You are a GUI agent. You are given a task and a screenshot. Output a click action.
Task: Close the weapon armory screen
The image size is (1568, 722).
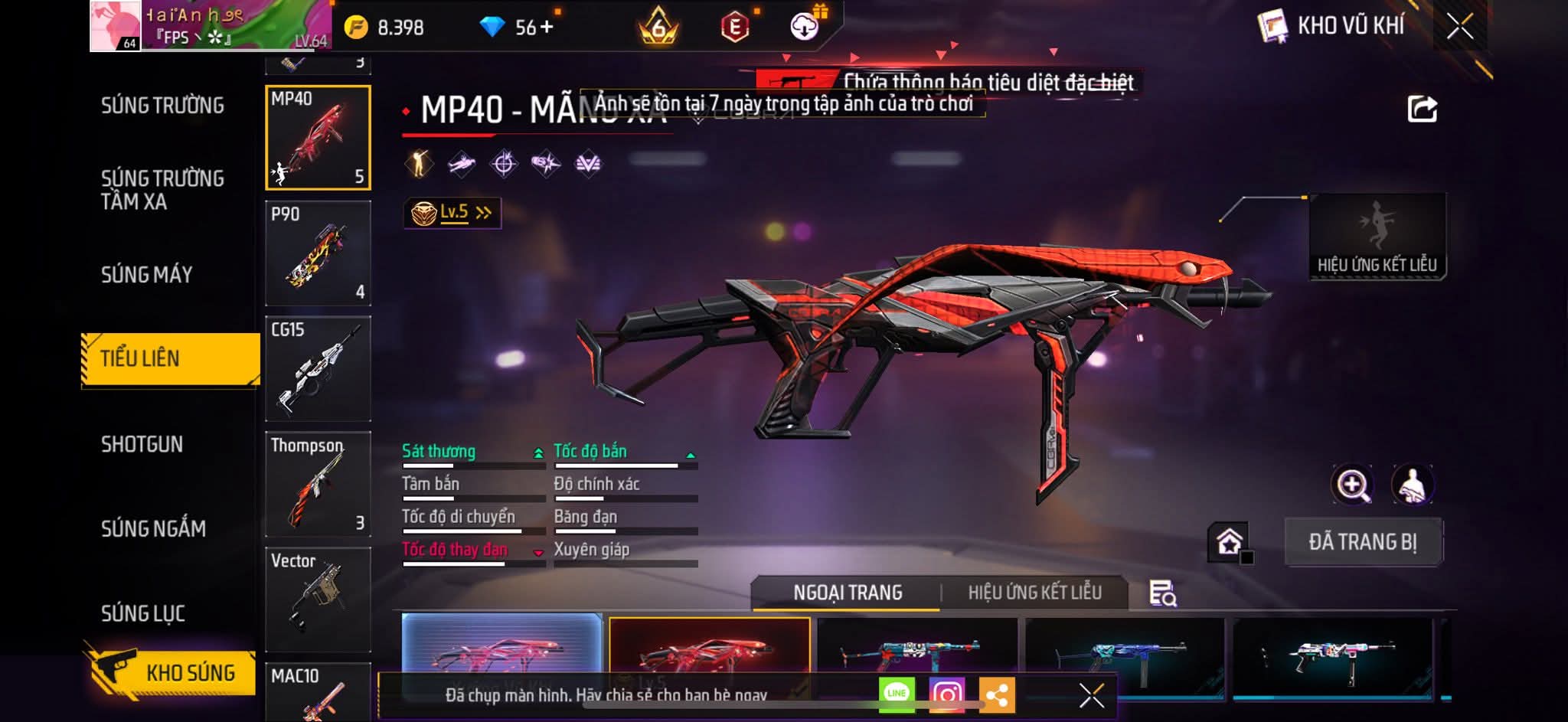pyautogui.click(x=1459, y=28)
